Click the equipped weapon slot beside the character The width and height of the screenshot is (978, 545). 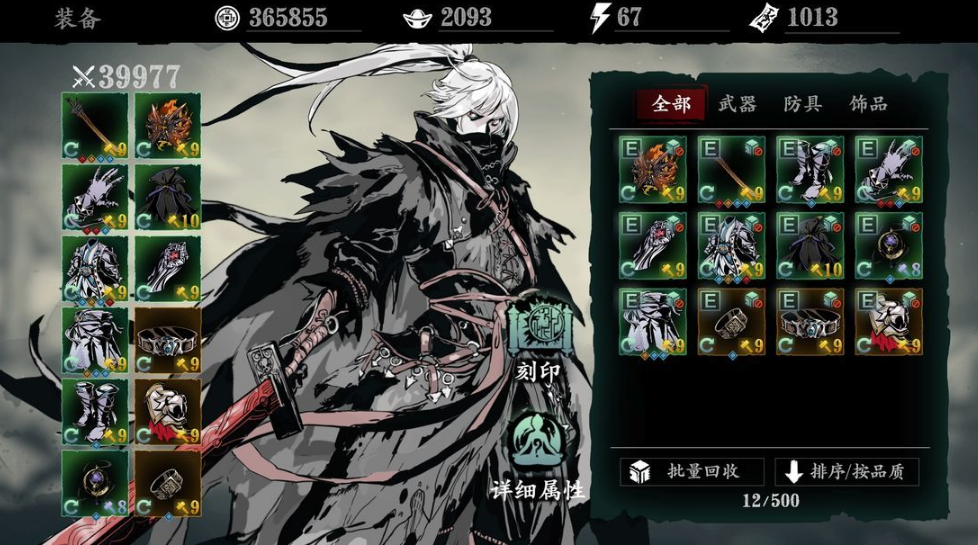(x=95, y=126)
